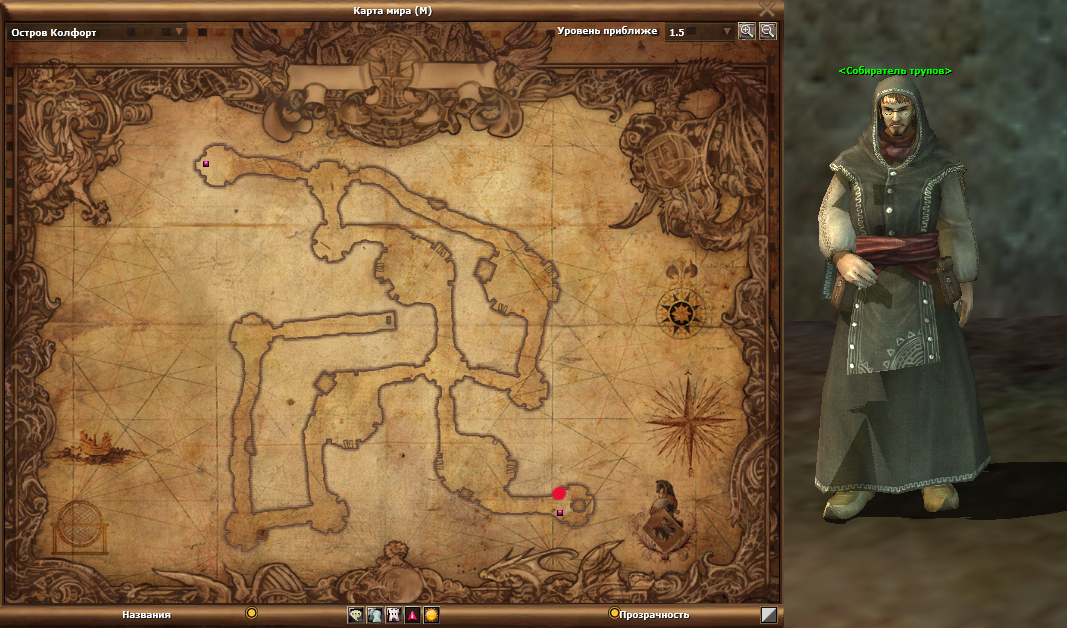Click the purple marker beneath the red dot
Screen dimensions: 1067x628
point(560,513)
